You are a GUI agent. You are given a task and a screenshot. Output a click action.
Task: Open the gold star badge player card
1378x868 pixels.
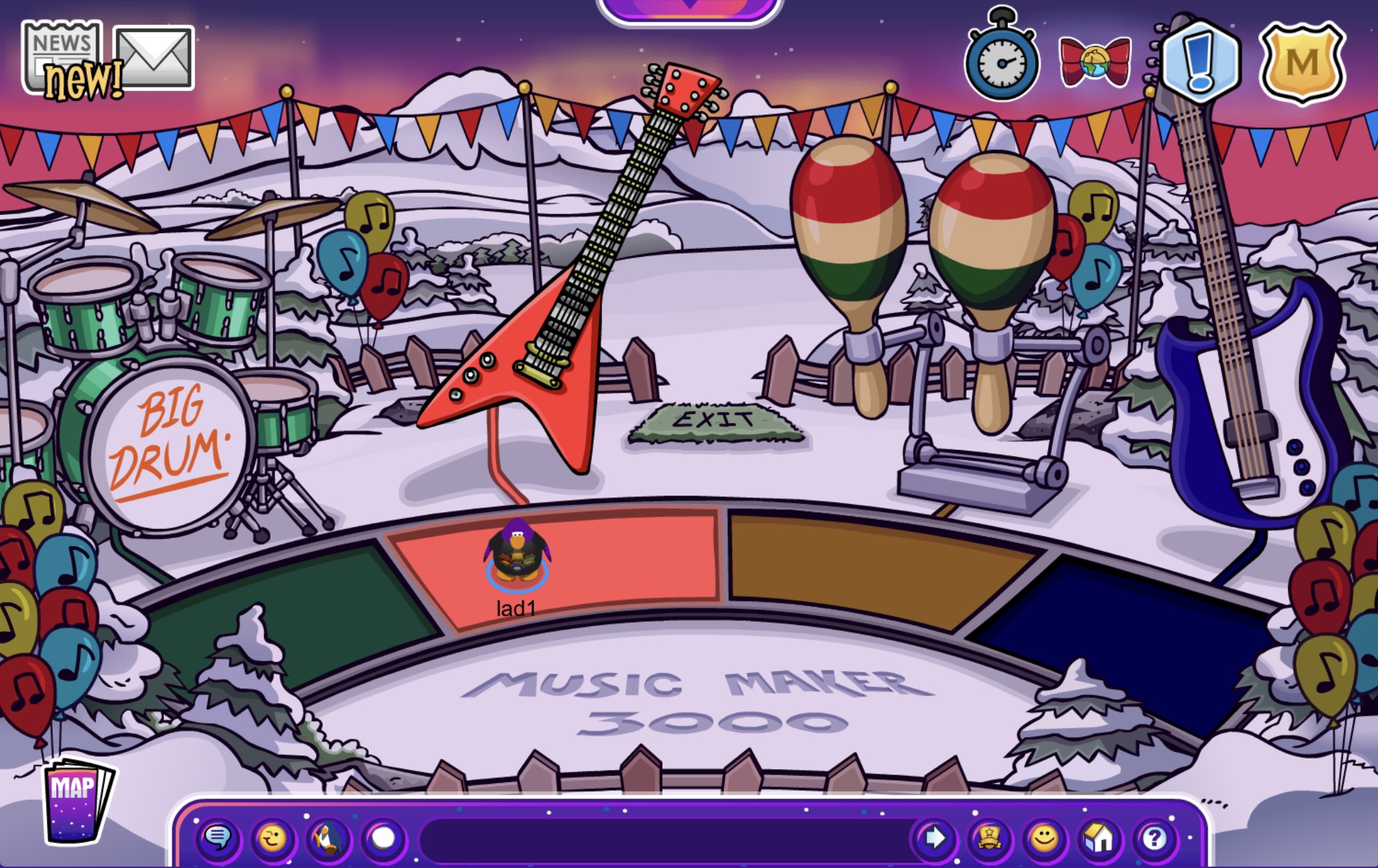[x=989, y=837]
